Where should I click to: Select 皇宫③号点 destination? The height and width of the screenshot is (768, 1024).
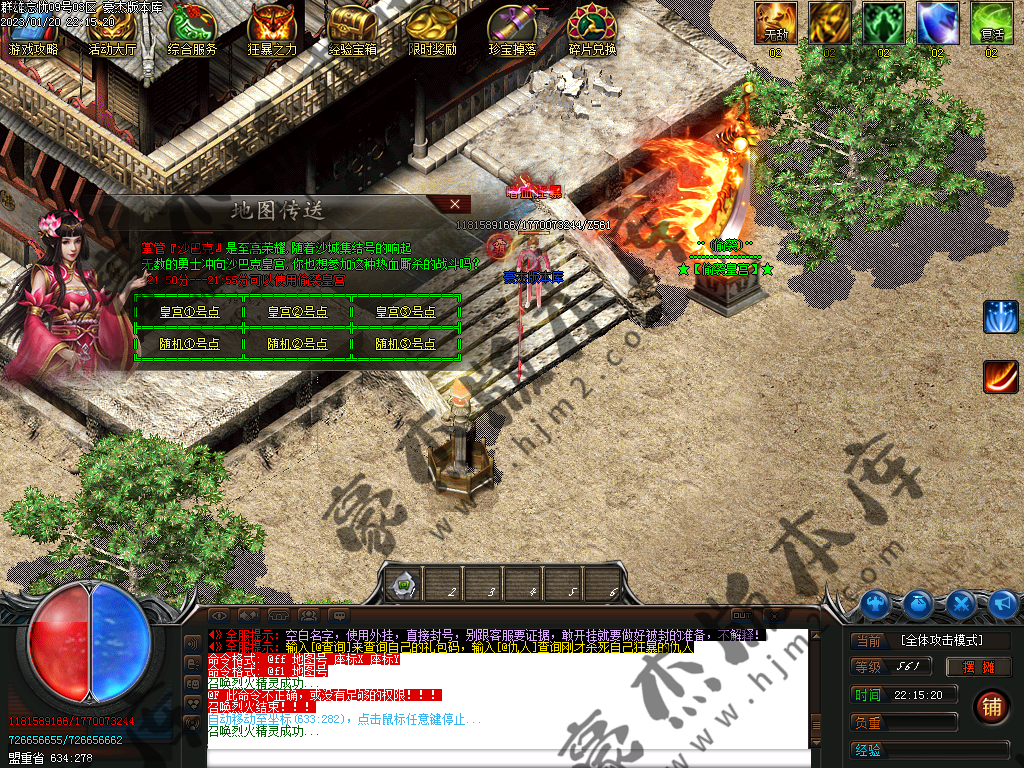(x=406, y=312)
